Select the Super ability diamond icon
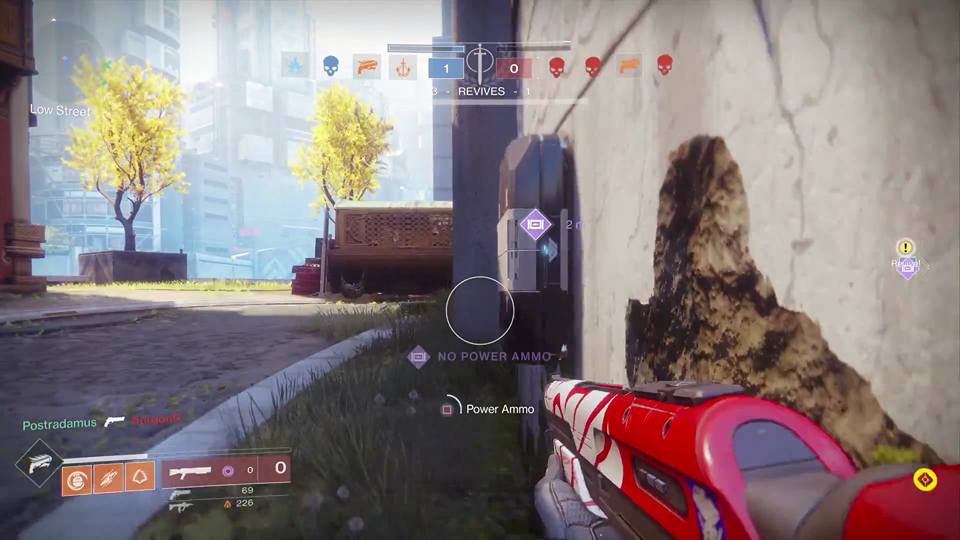This screenshot has height=540, width=960. click(40, 463)
